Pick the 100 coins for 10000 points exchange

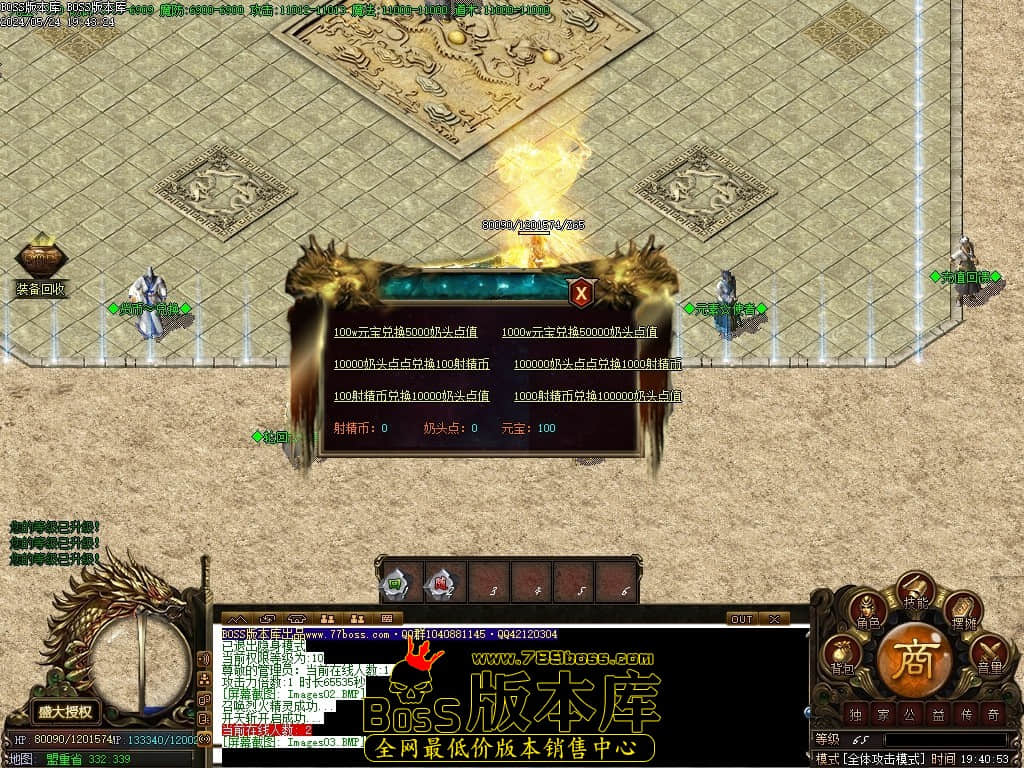[411, 396]
